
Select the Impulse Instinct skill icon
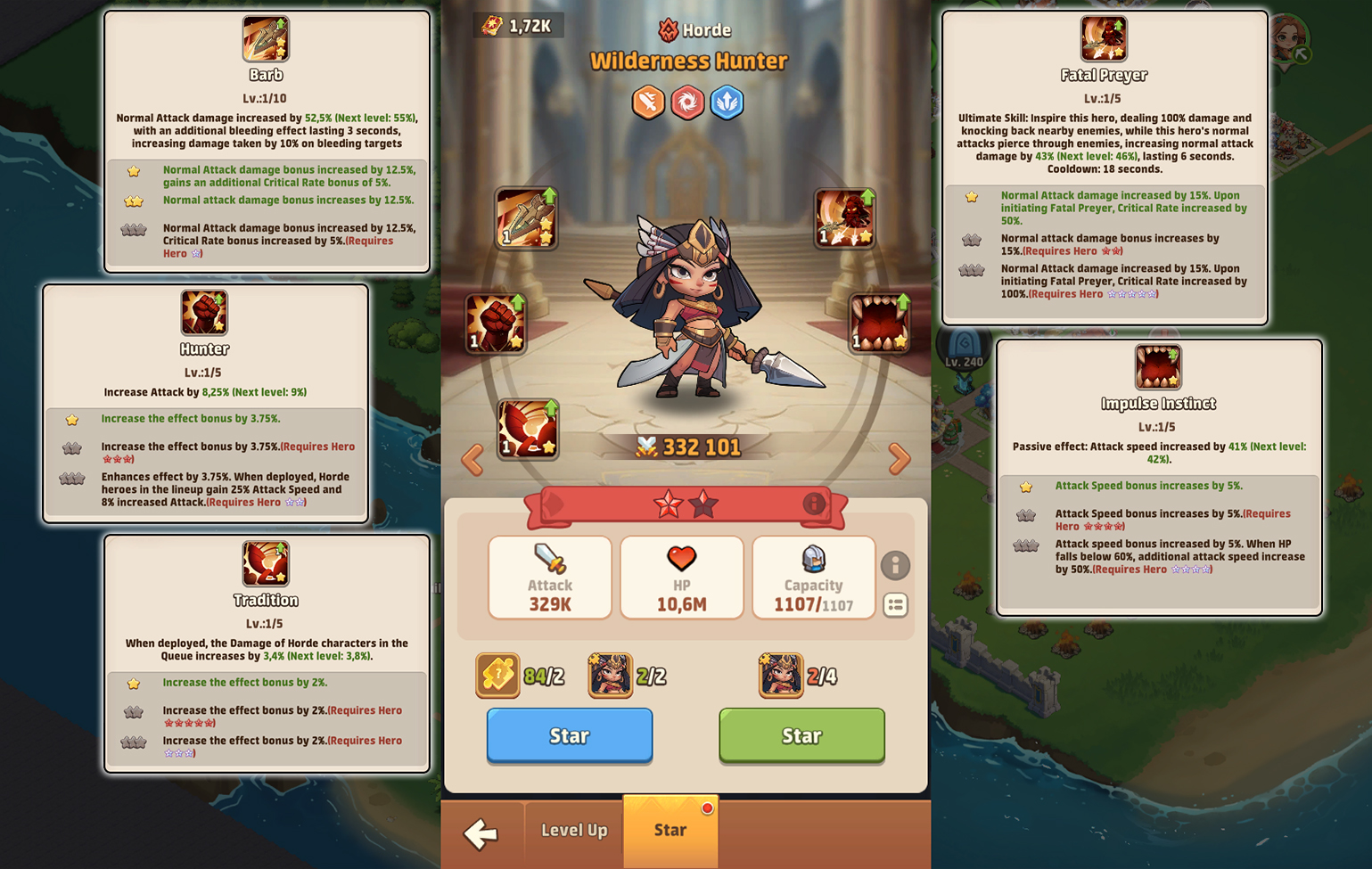pyautogui.click(x=880, y=324)
